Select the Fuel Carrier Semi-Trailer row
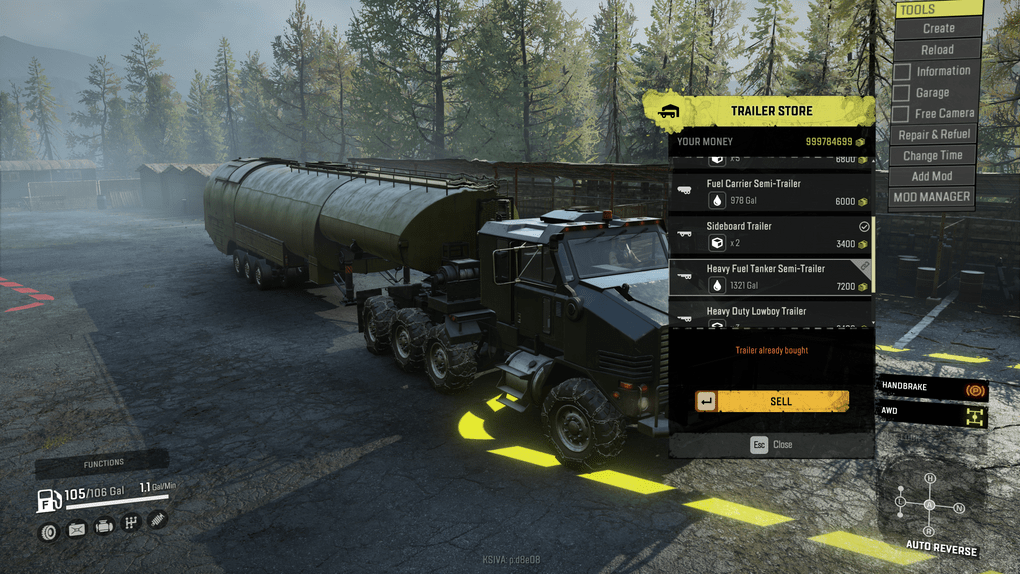The height and width of the screenshot is (574, 1020). [x=770, y=192]
